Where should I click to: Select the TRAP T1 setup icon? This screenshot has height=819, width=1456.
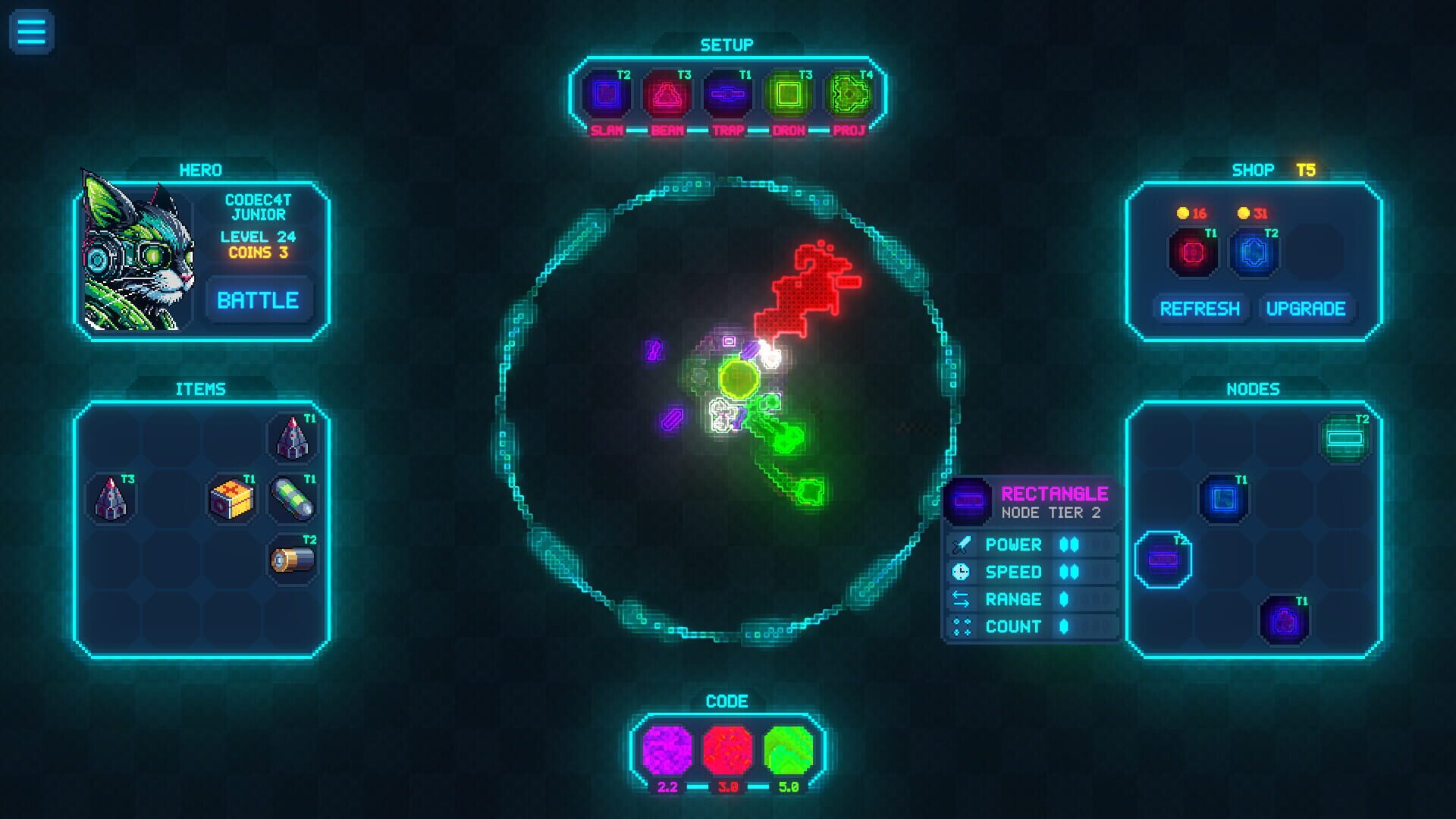[x=728, y=94]
